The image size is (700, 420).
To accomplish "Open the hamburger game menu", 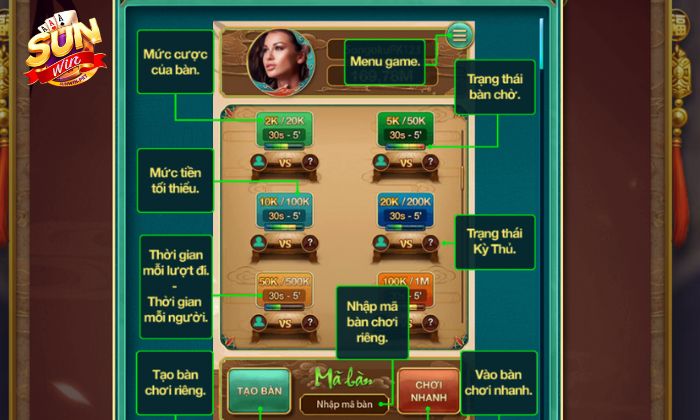I will coord(459,36).
